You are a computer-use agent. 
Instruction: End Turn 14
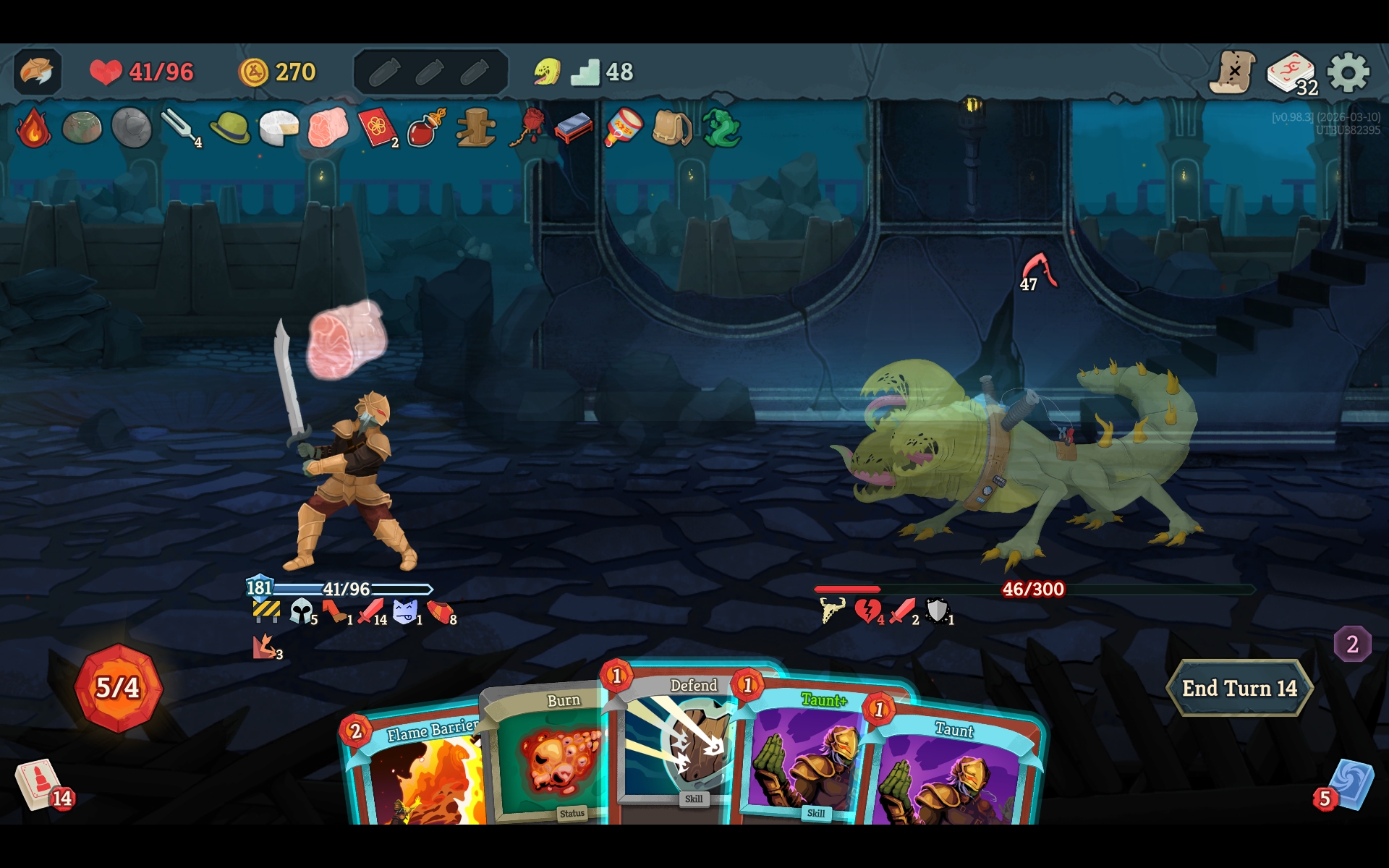coord(1239,688)
